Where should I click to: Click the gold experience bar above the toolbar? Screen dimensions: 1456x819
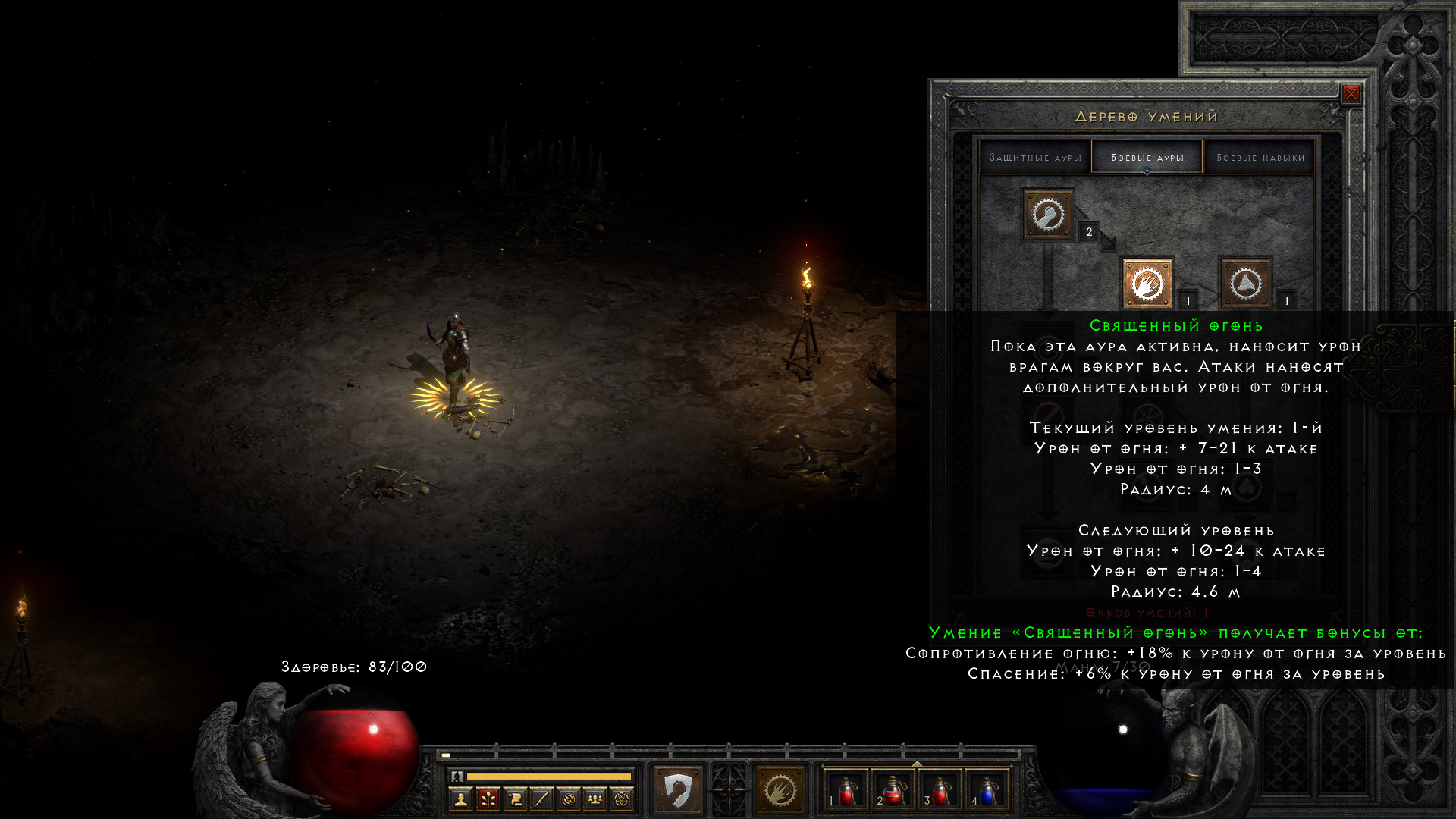coord(550,776)
